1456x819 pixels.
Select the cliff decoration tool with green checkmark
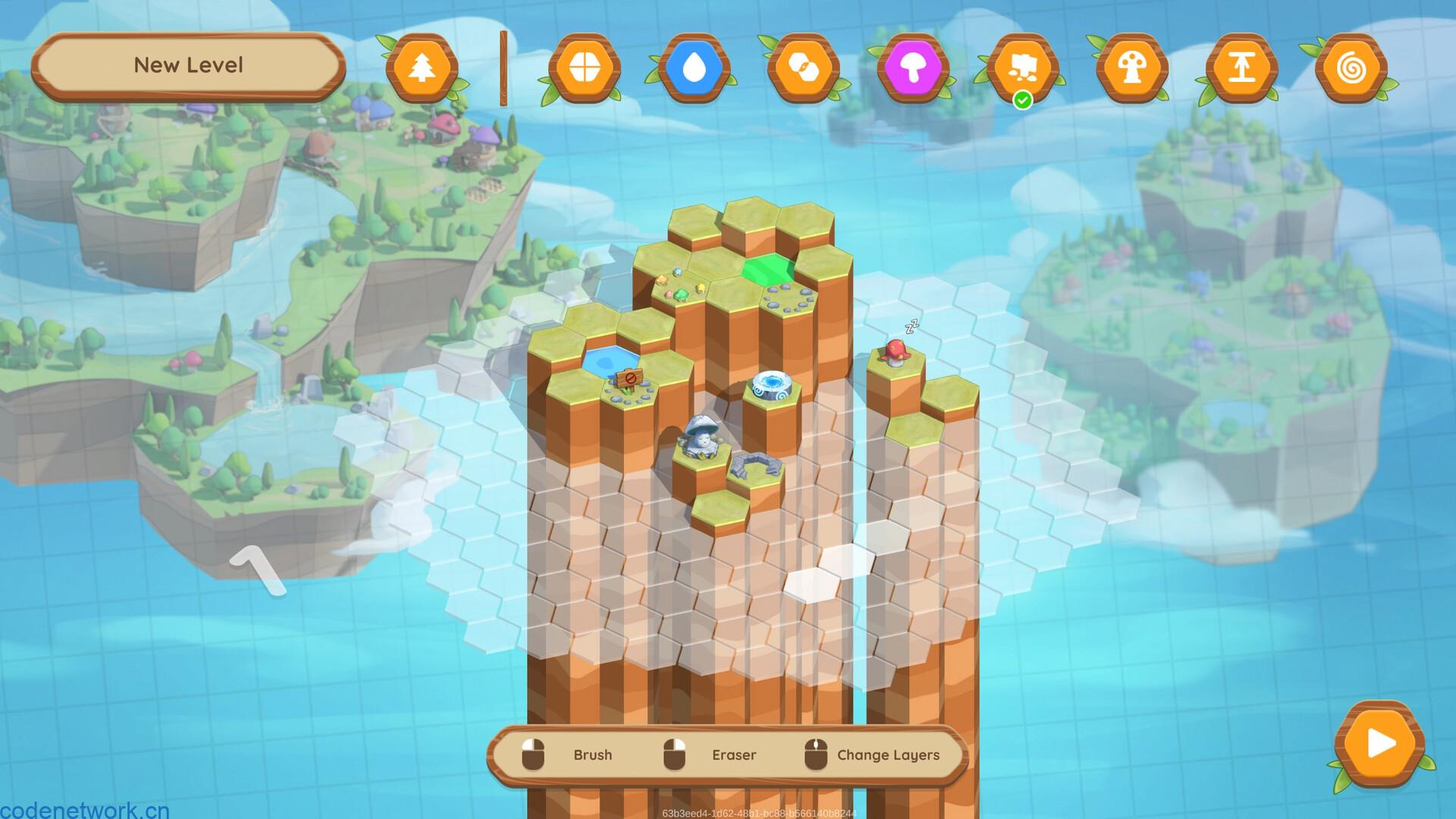(1024, 67)
